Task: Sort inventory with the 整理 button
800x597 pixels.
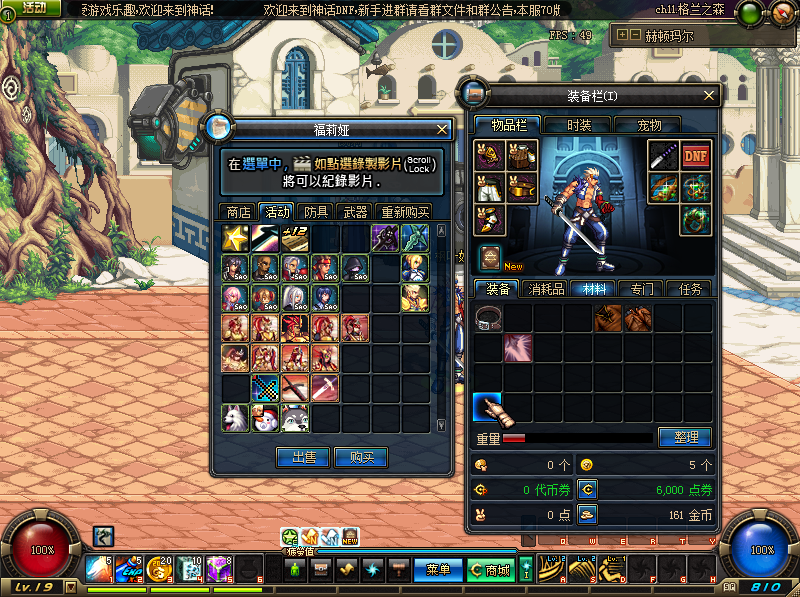Action: click(x=685, y=438)
